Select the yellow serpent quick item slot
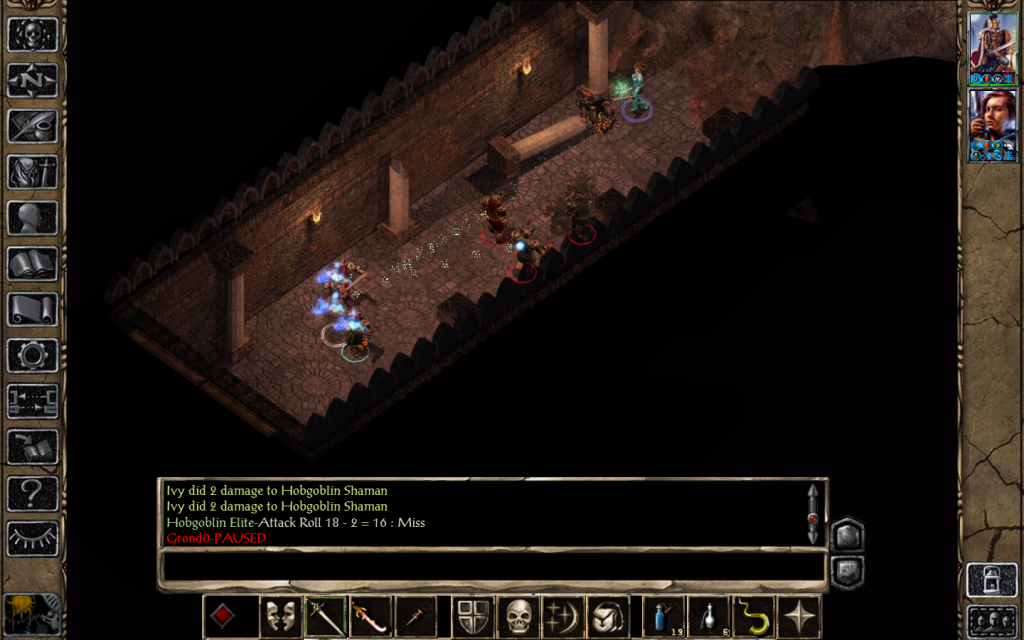Screen dimensions: 1024x640 click(x=754, y=616)
